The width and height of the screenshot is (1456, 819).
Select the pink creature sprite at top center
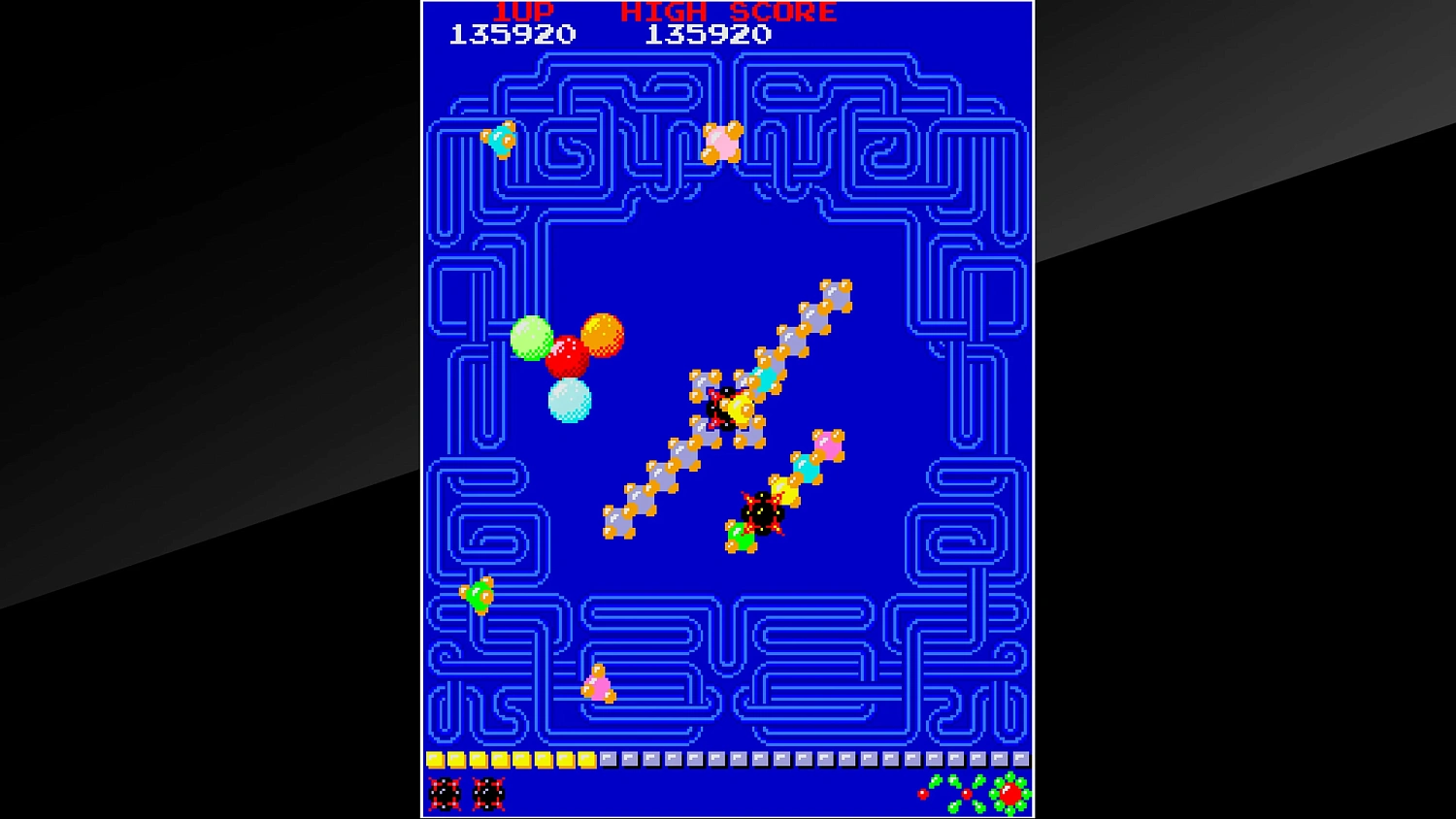tap(723, 142)
